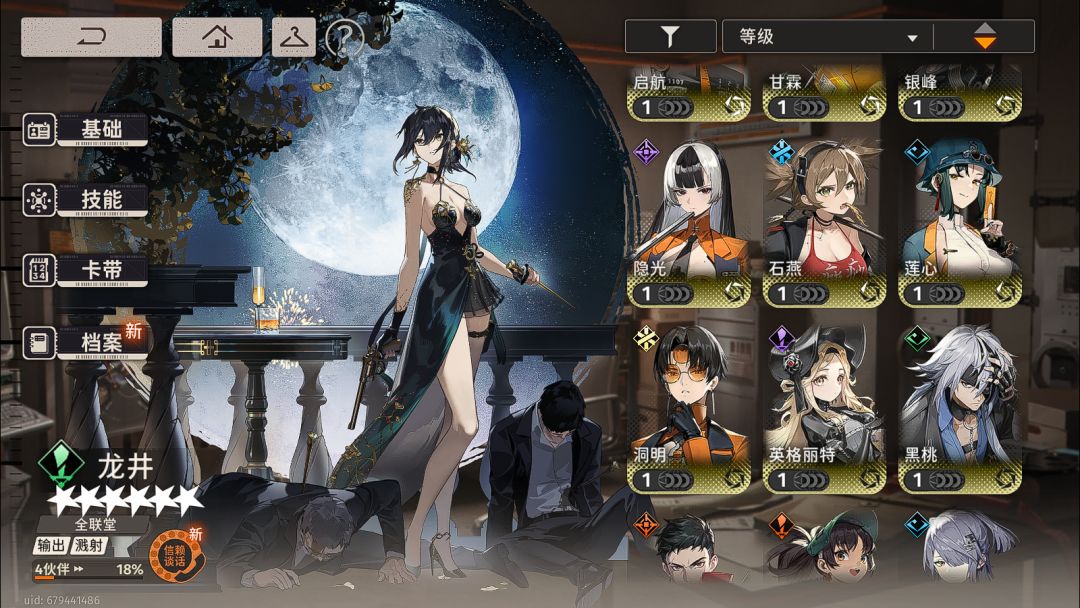Open the 等级 sort dropdown
This screenshot has height=608, width=1080.
(x=828, y=37)
